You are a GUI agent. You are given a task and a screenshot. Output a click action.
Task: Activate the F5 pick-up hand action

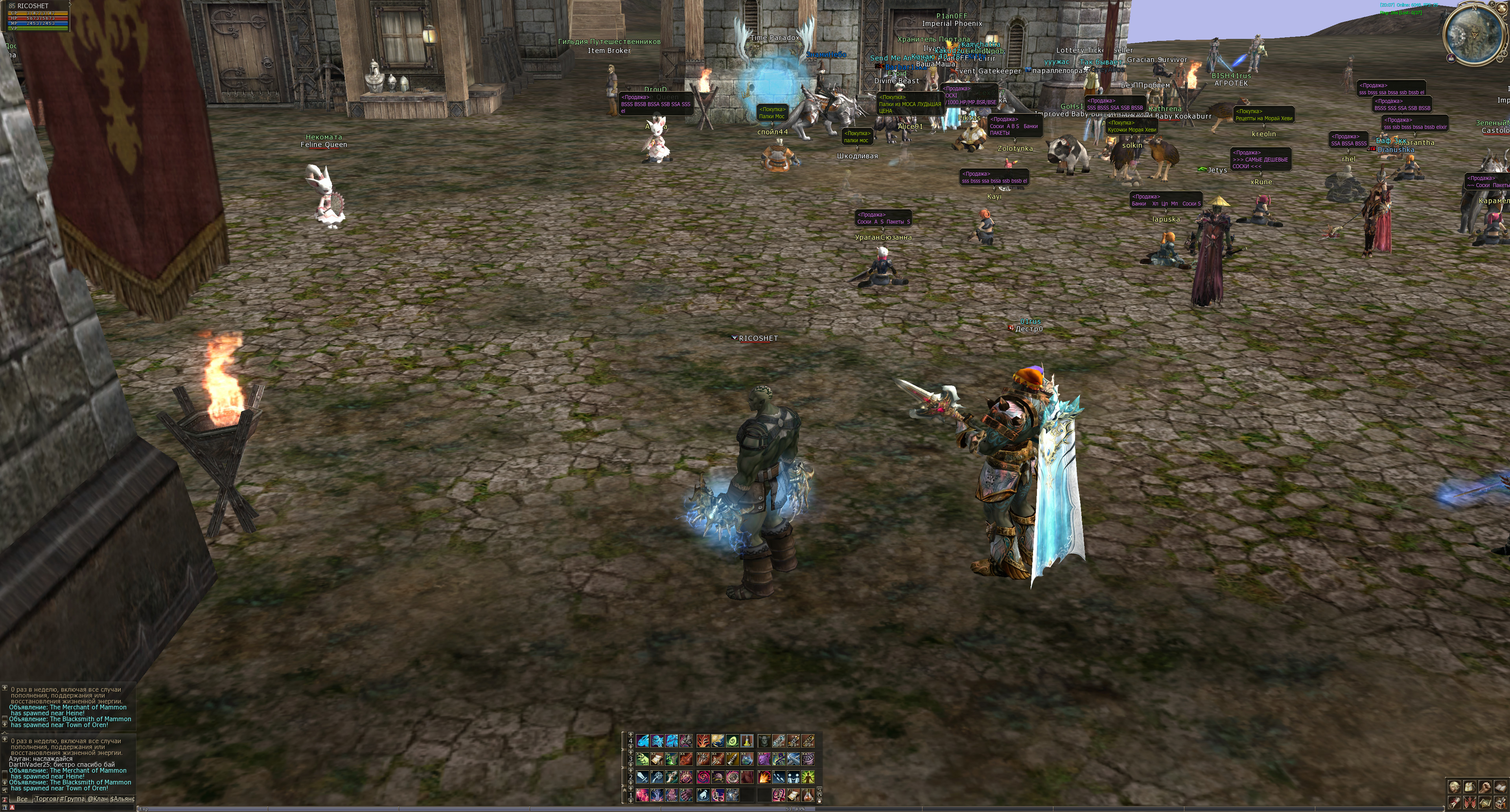tap(703, 795)
